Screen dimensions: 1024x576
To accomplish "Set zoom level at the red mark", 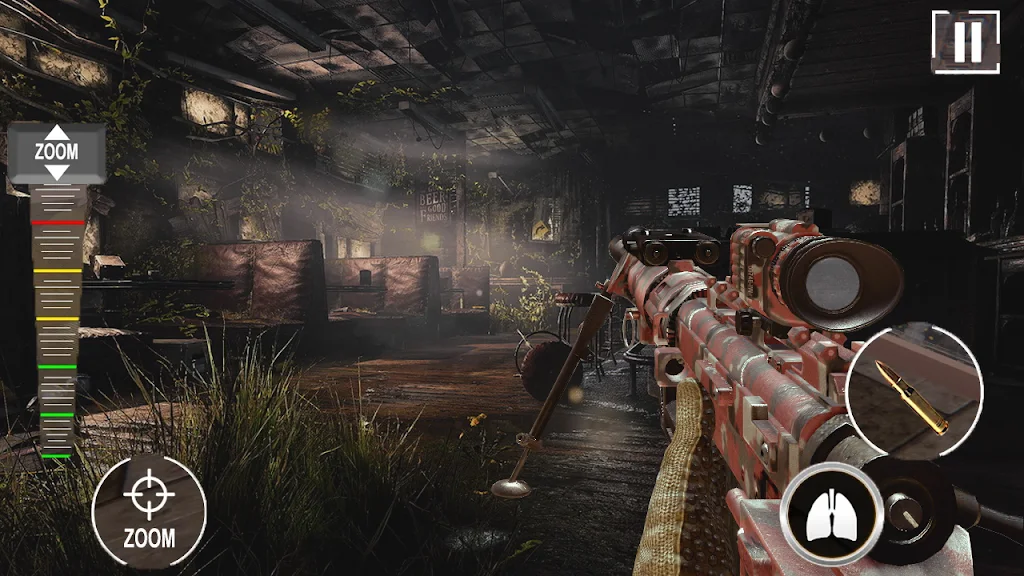I will point(57,222).
